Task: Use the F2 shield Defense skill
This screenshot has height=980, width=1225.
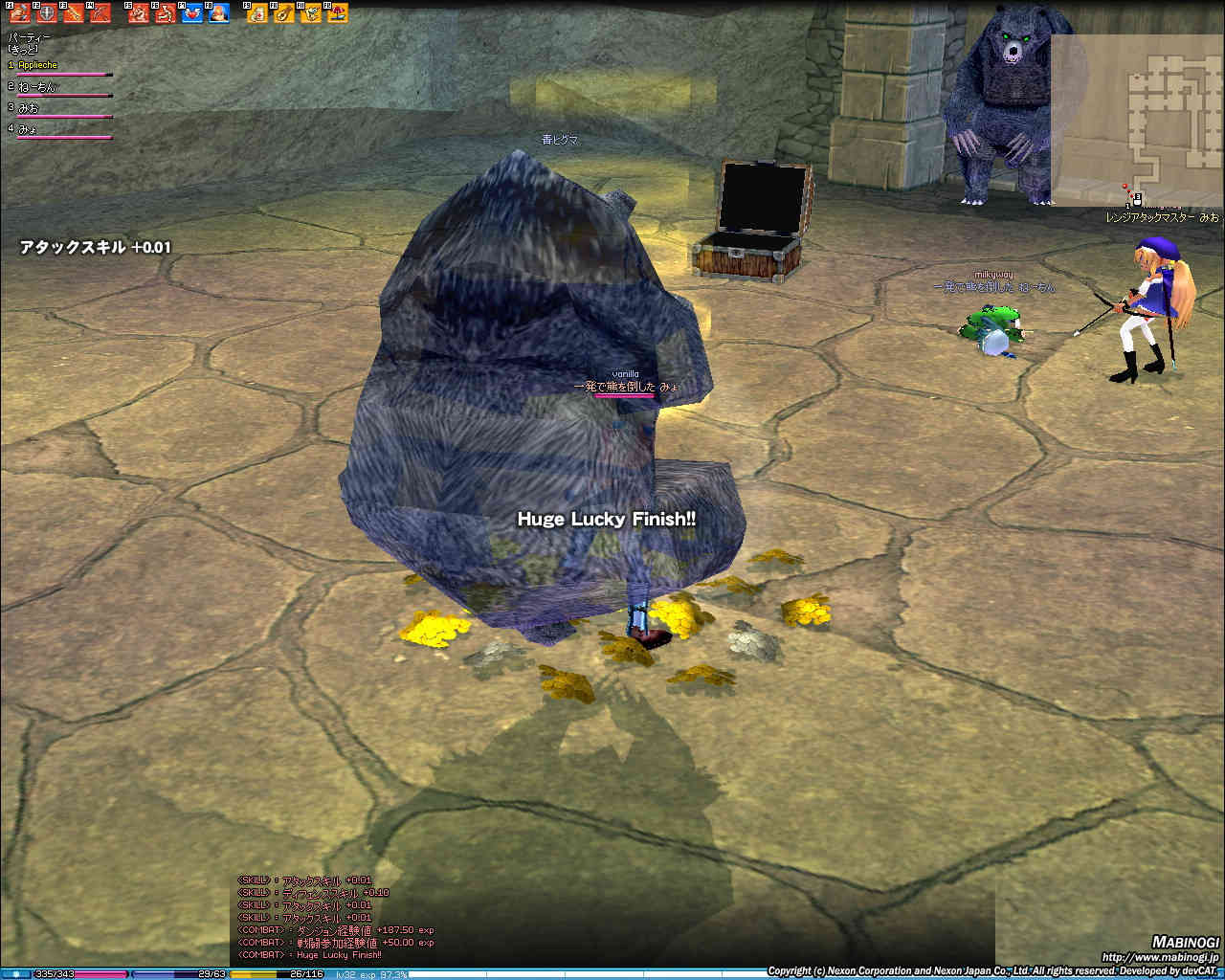Action: tap(46, 13)
